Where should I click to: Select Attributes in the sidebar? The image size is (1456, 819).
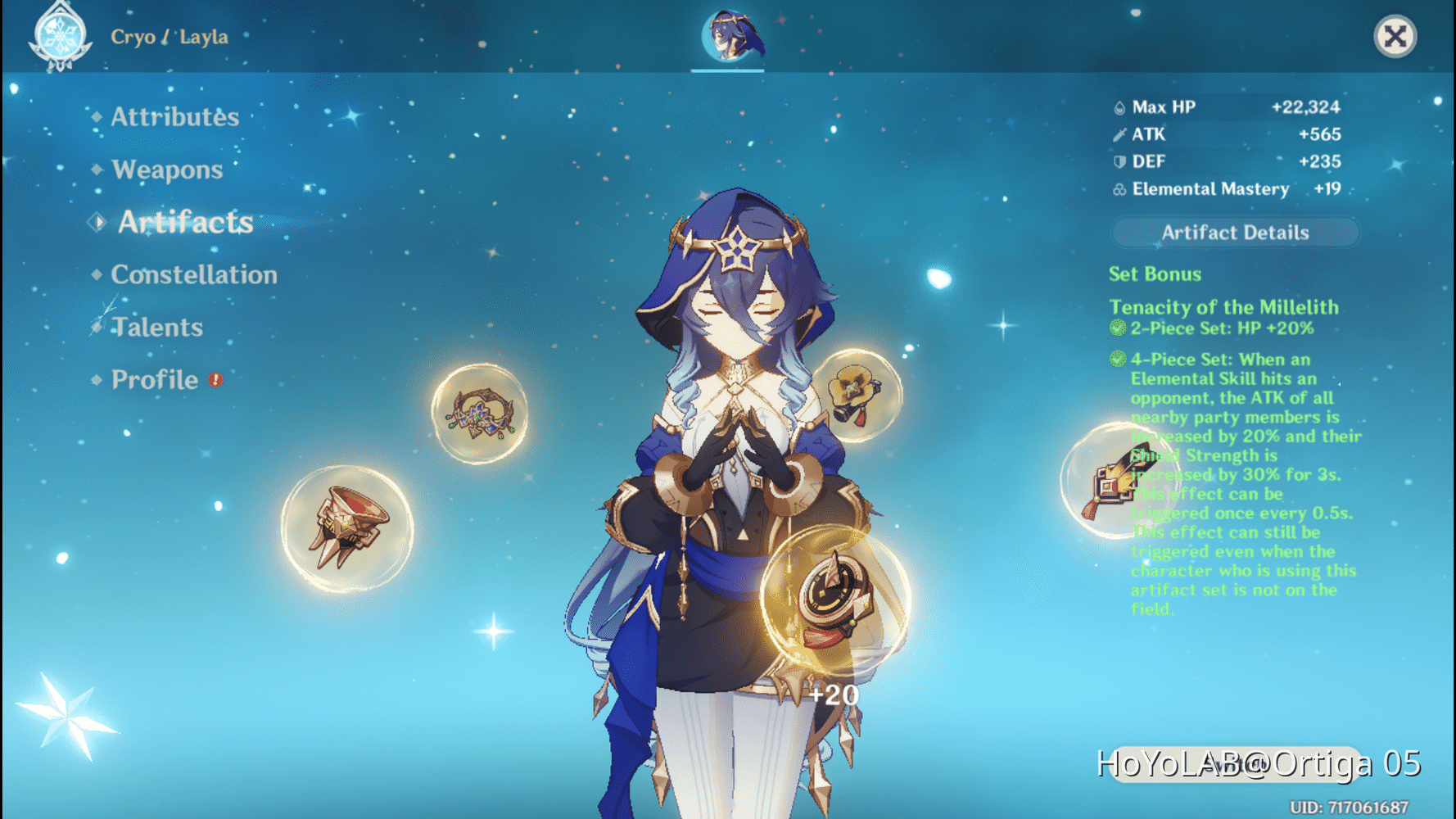pos(174,117)
